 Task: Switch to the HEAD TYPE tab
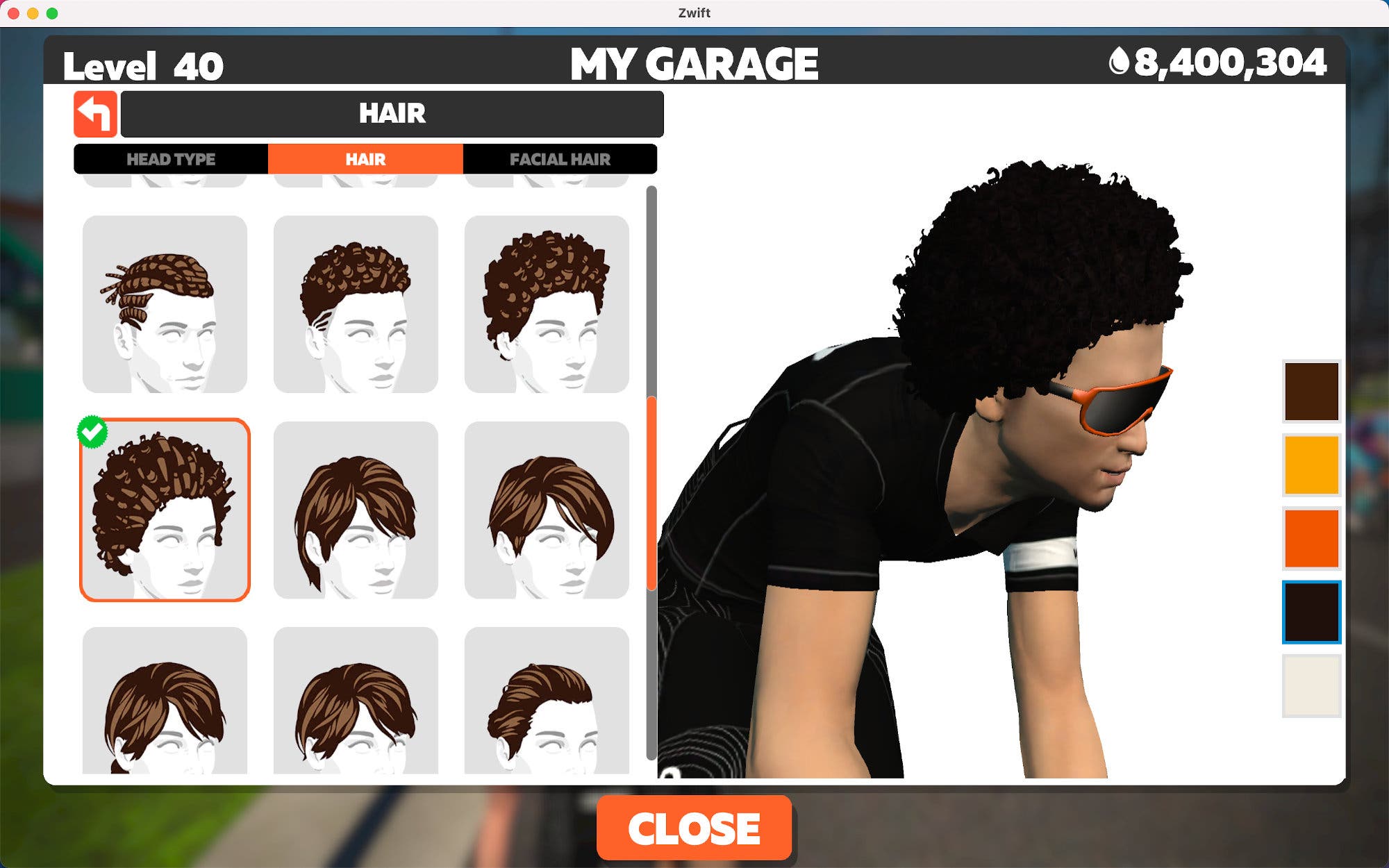(170, 159)
